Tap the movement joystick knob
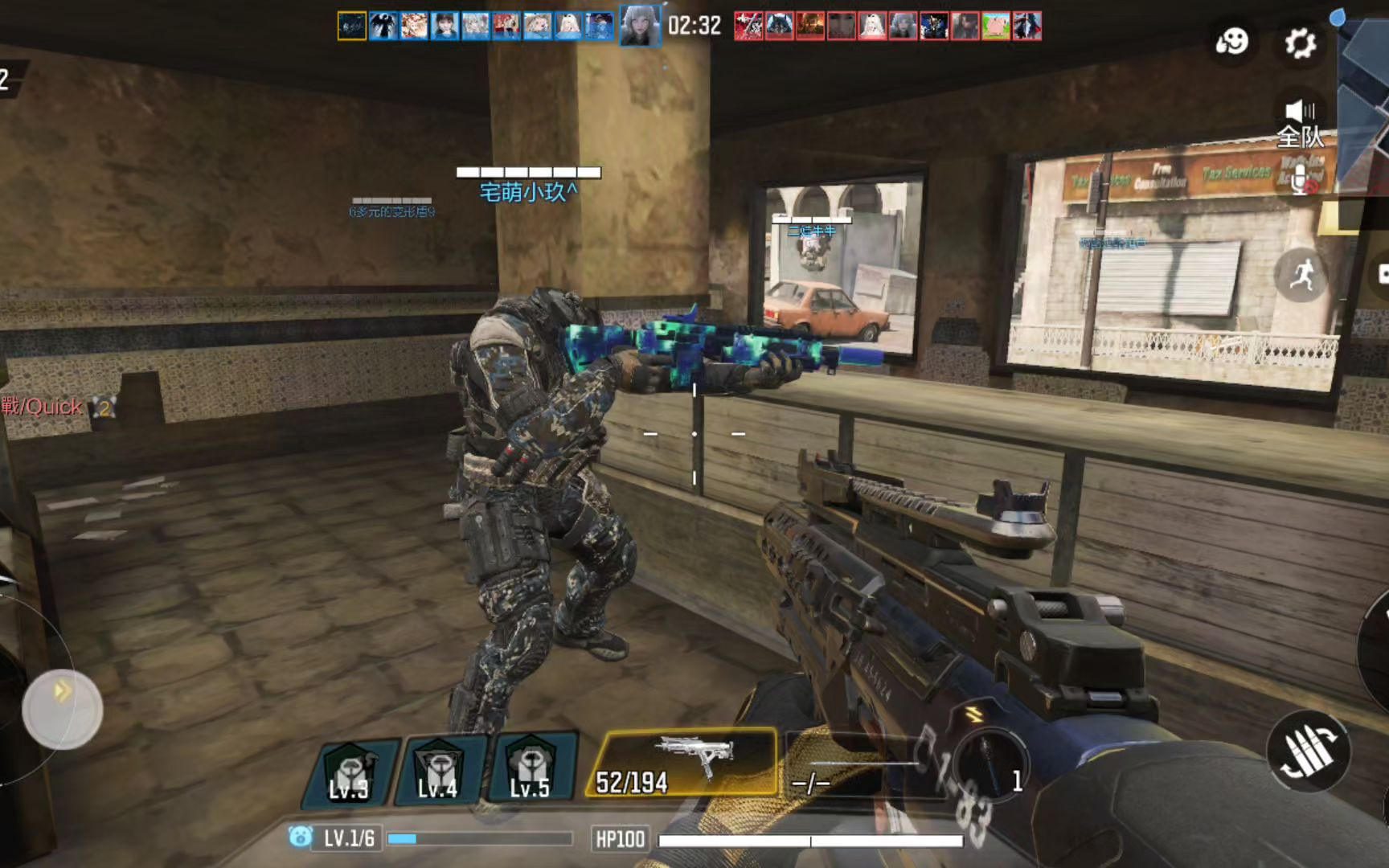 (63, 709)
